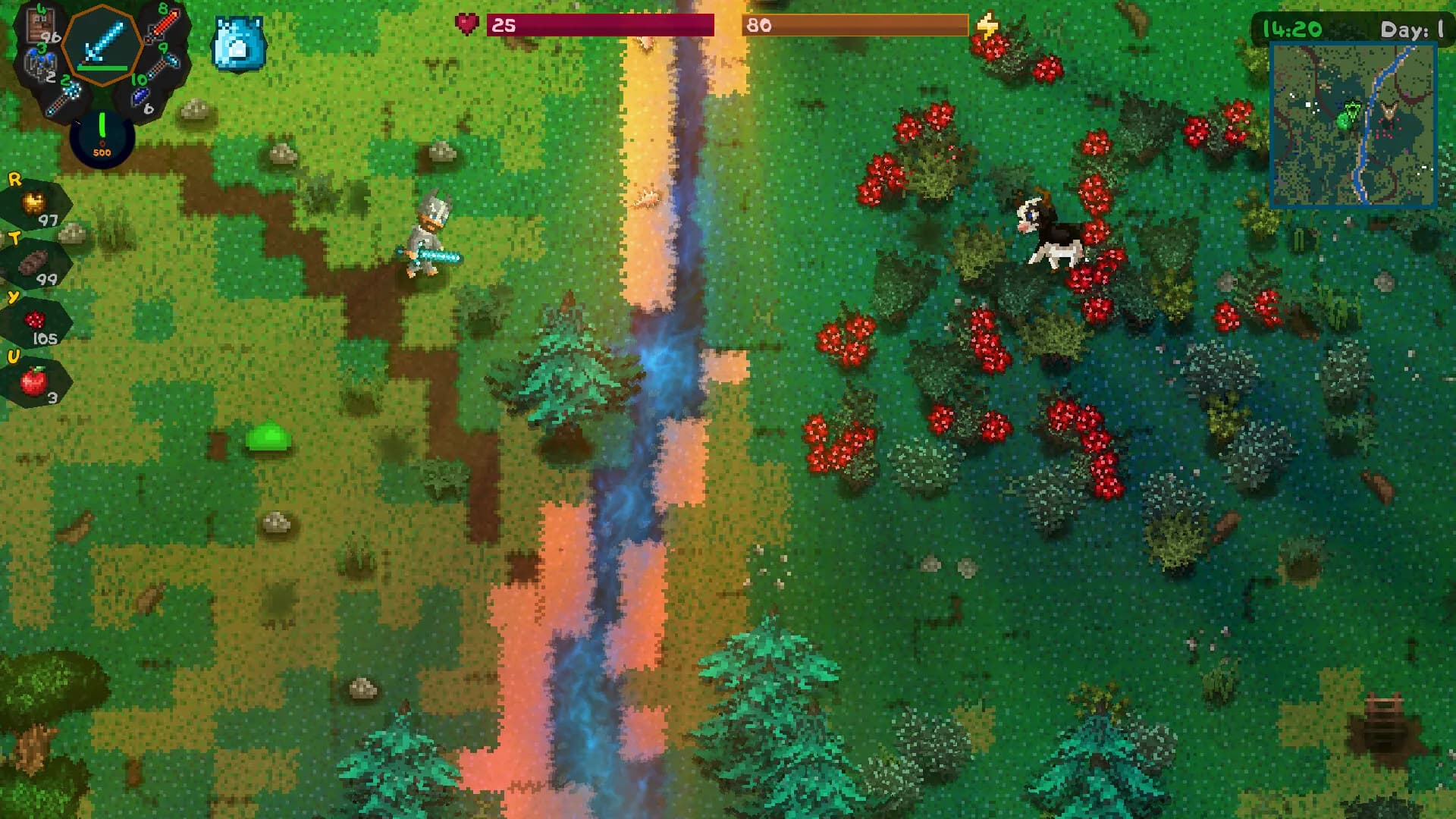The image size is (1456, 819).
Task: Open the minimap
Action: pyautogui.click(x=1353, y=125)
